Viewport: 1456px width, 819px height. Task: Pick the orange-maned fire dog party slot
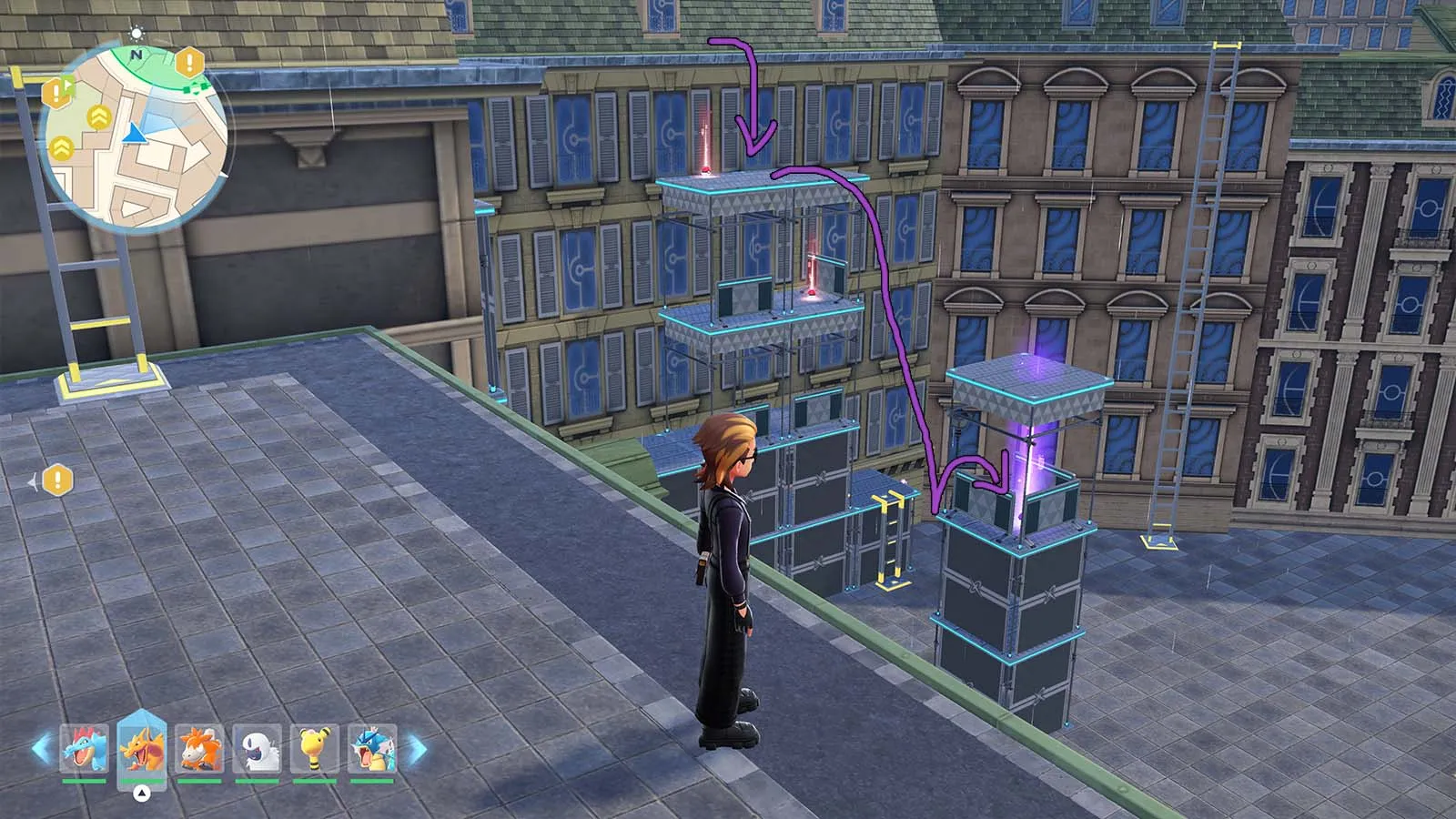tap(199, 750)
